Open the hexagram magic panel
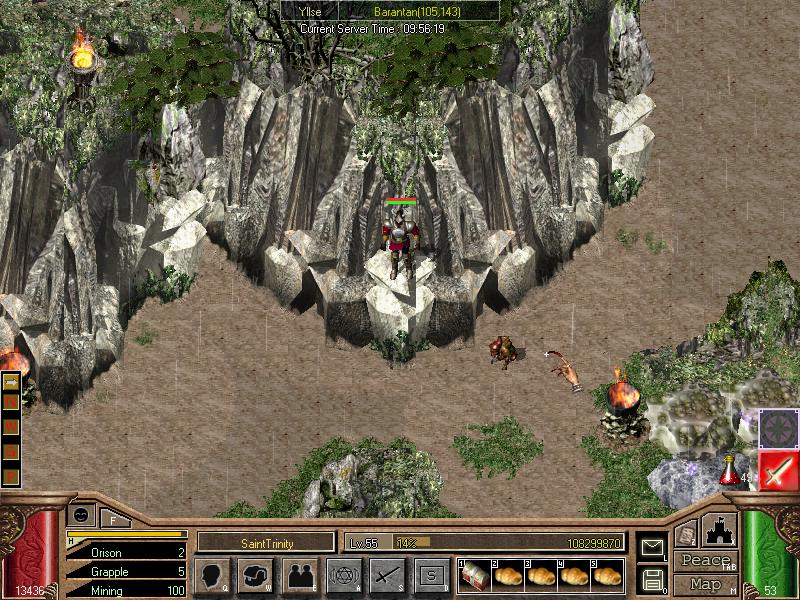The width and height of the screenshot is (800, 600). coord(343,575)
